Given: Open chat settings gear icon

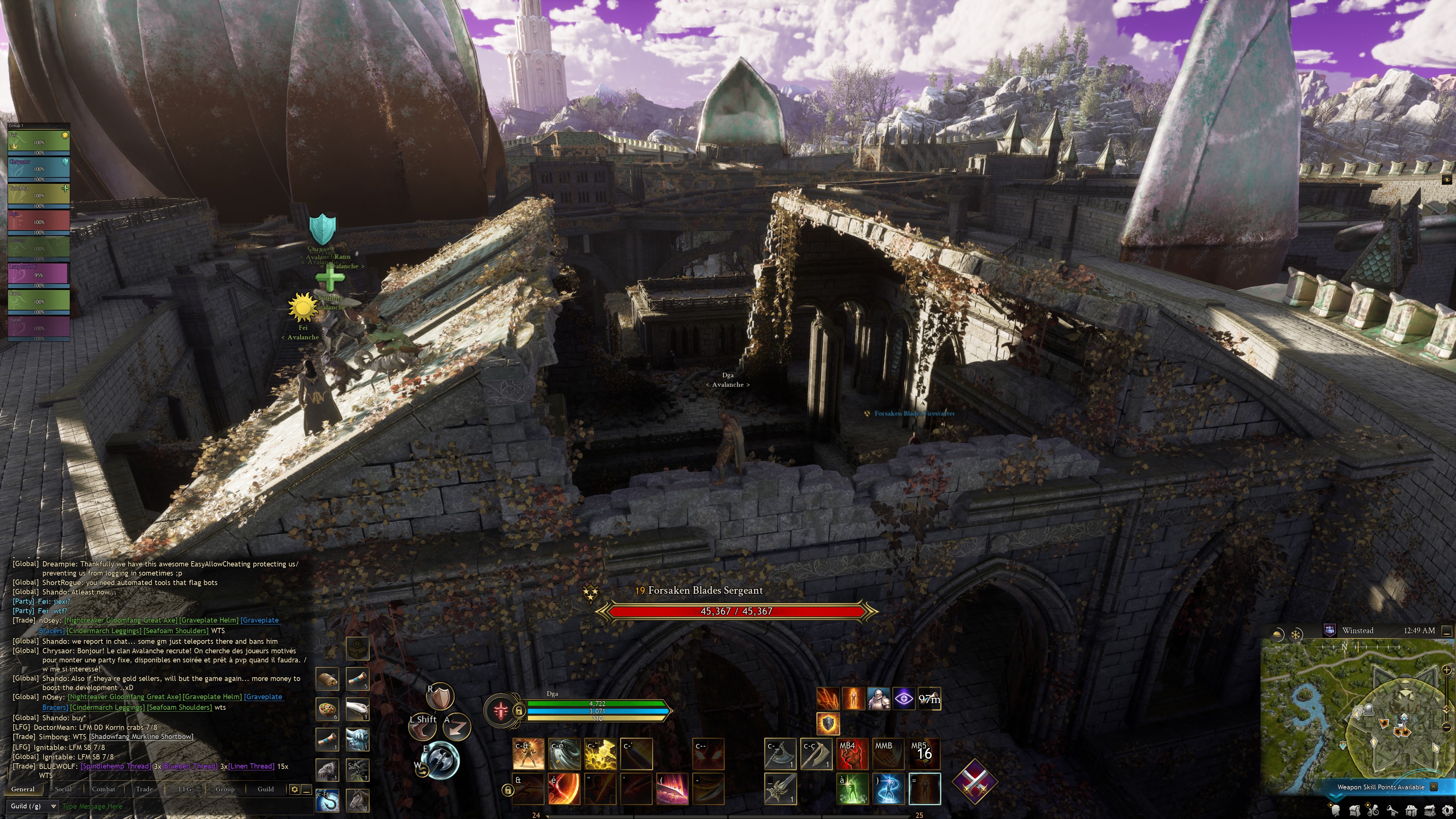Looking at the screenshot, I should pyautogui.click(x=294, y=789).
